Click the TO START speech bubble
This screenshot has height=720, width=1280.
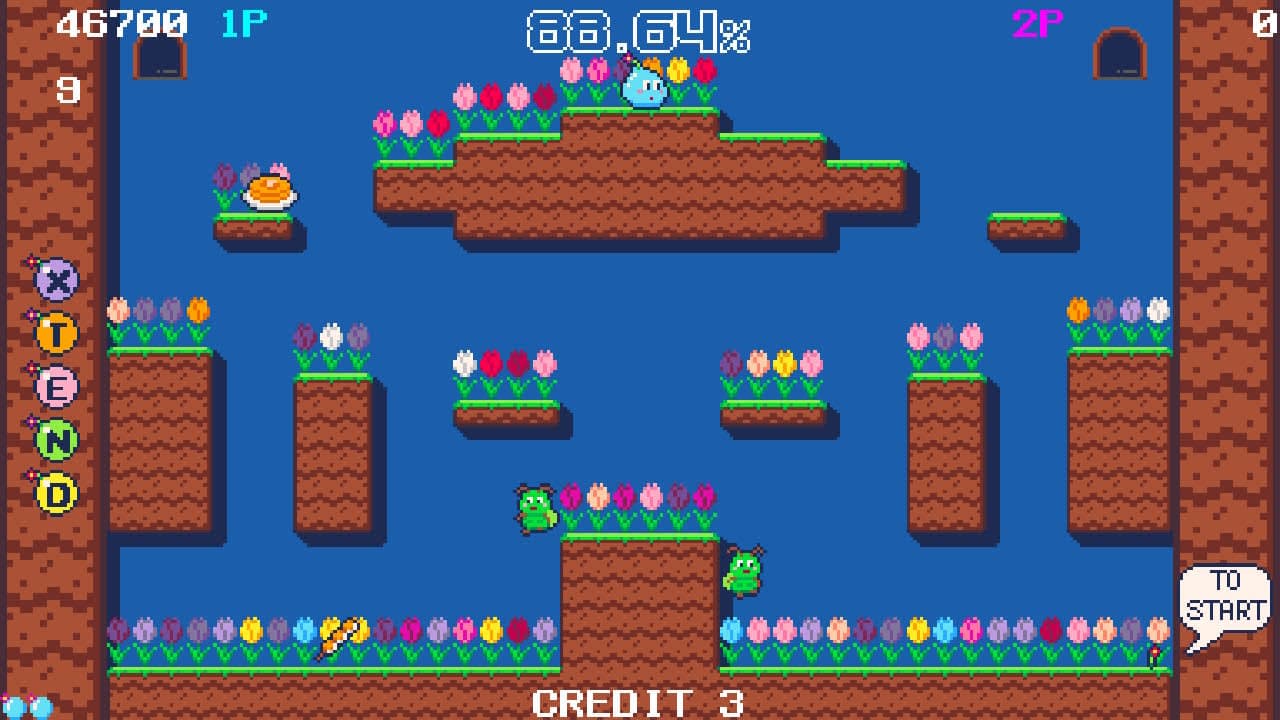click(x=1227, y=595)
